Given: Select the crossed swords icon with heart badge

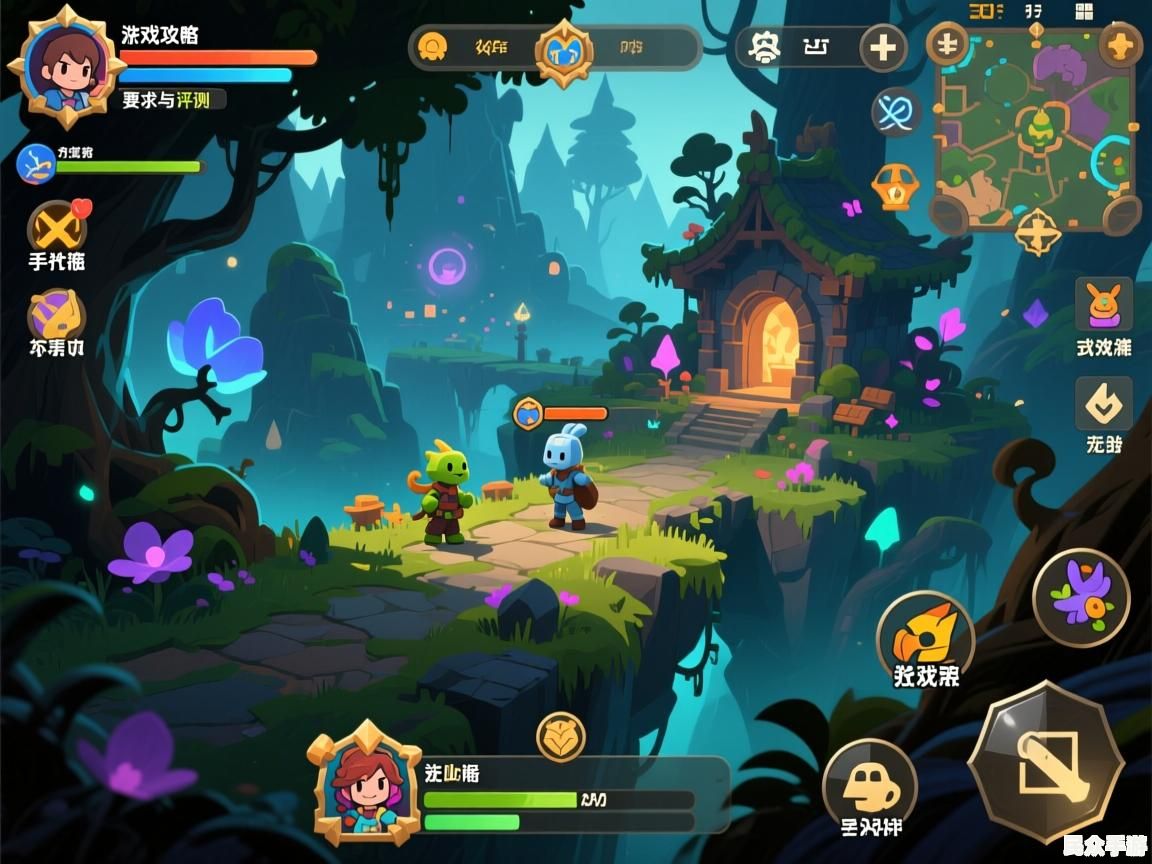Looking at the screenshot, I should point(57,226).
